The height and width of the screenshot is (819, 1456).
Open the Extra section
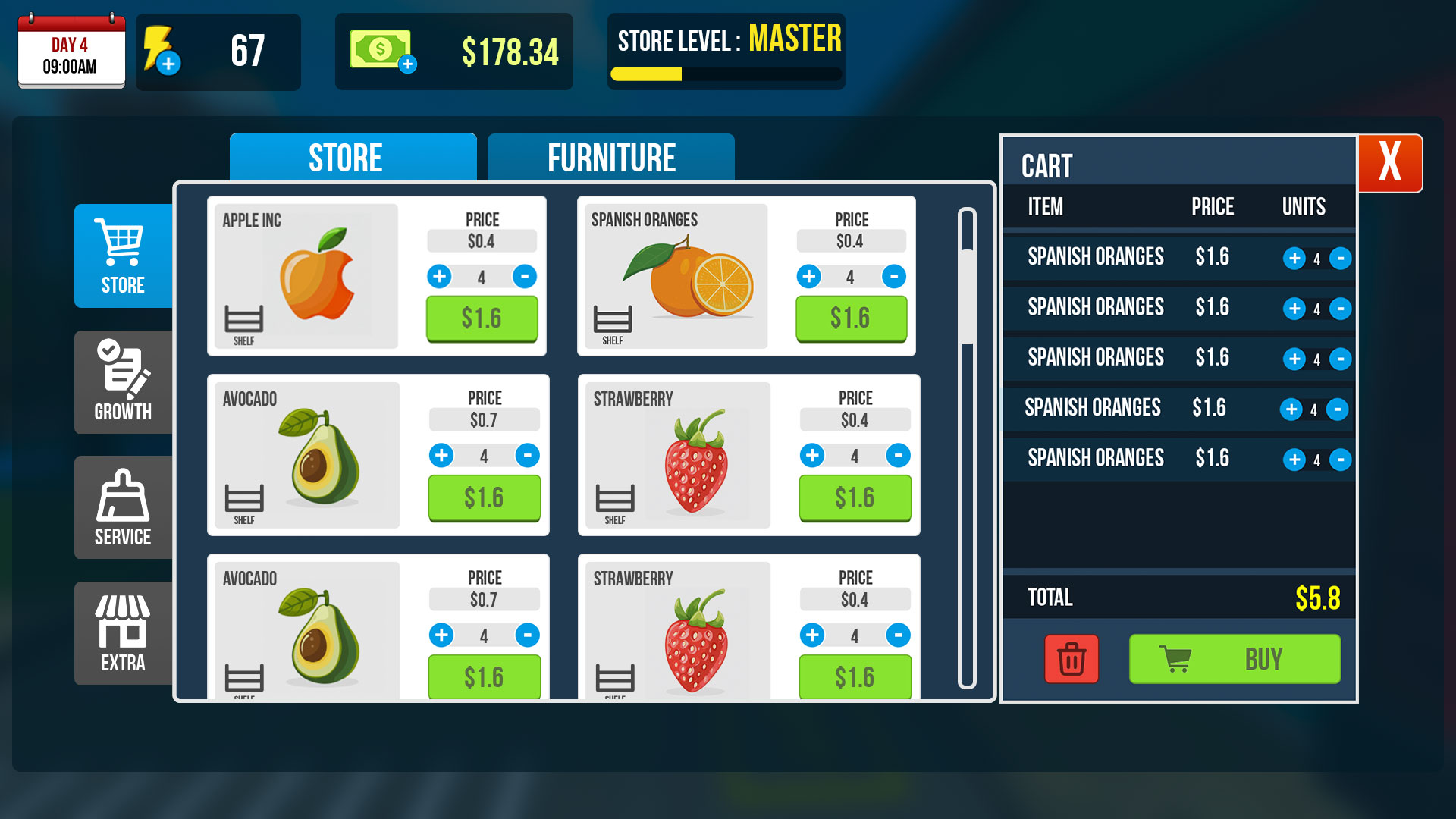pos(121,633)
